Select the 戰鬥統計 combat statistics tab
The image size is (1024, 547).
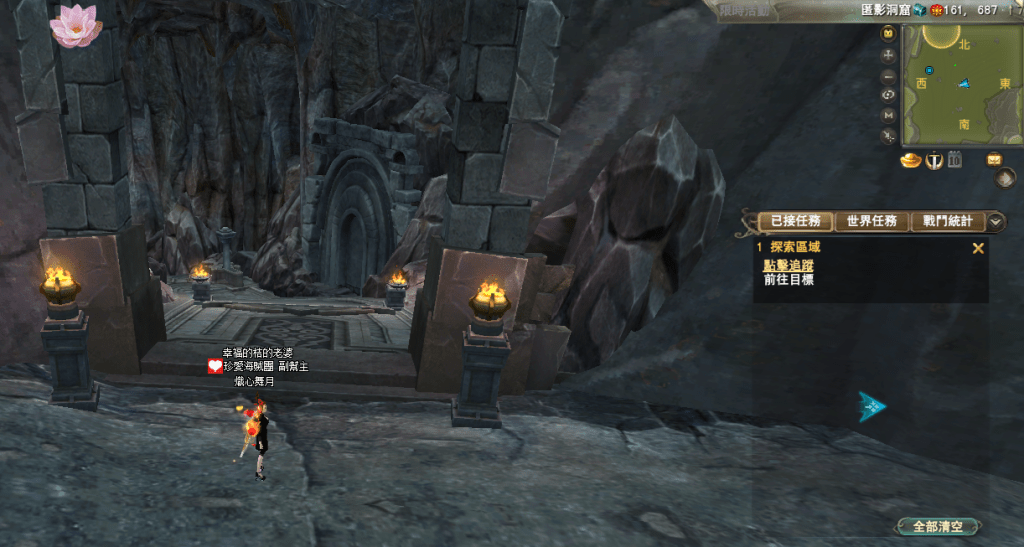pos(947,221)
